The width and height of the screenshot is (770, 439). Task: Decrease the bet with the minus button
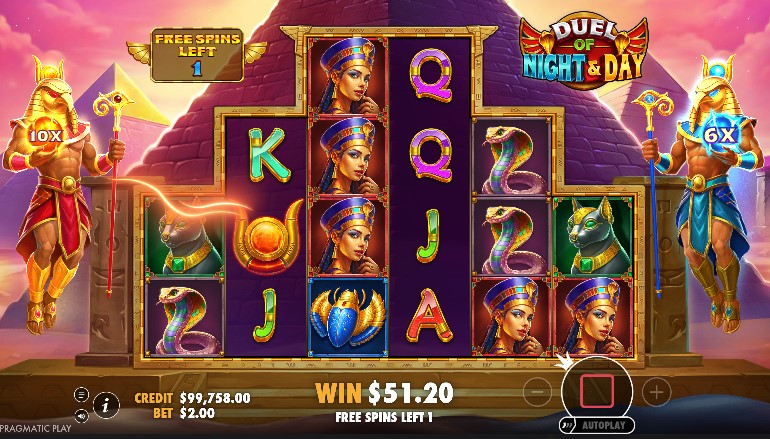537,392
